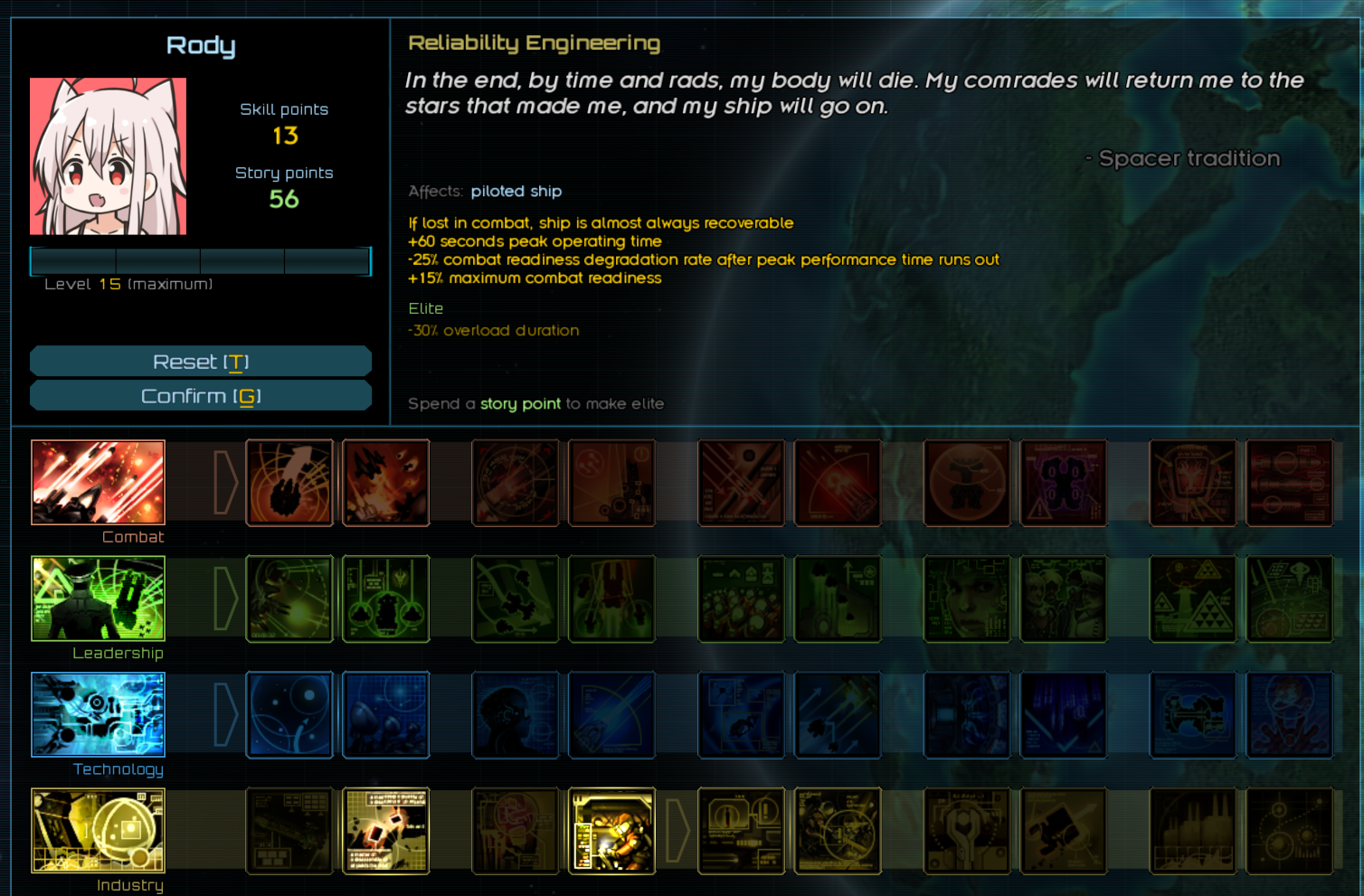The width and height of the screenshot is (1364, 896).
Task: Click the progression arrow after Reliability Engineering
Action: click(678, 831)
